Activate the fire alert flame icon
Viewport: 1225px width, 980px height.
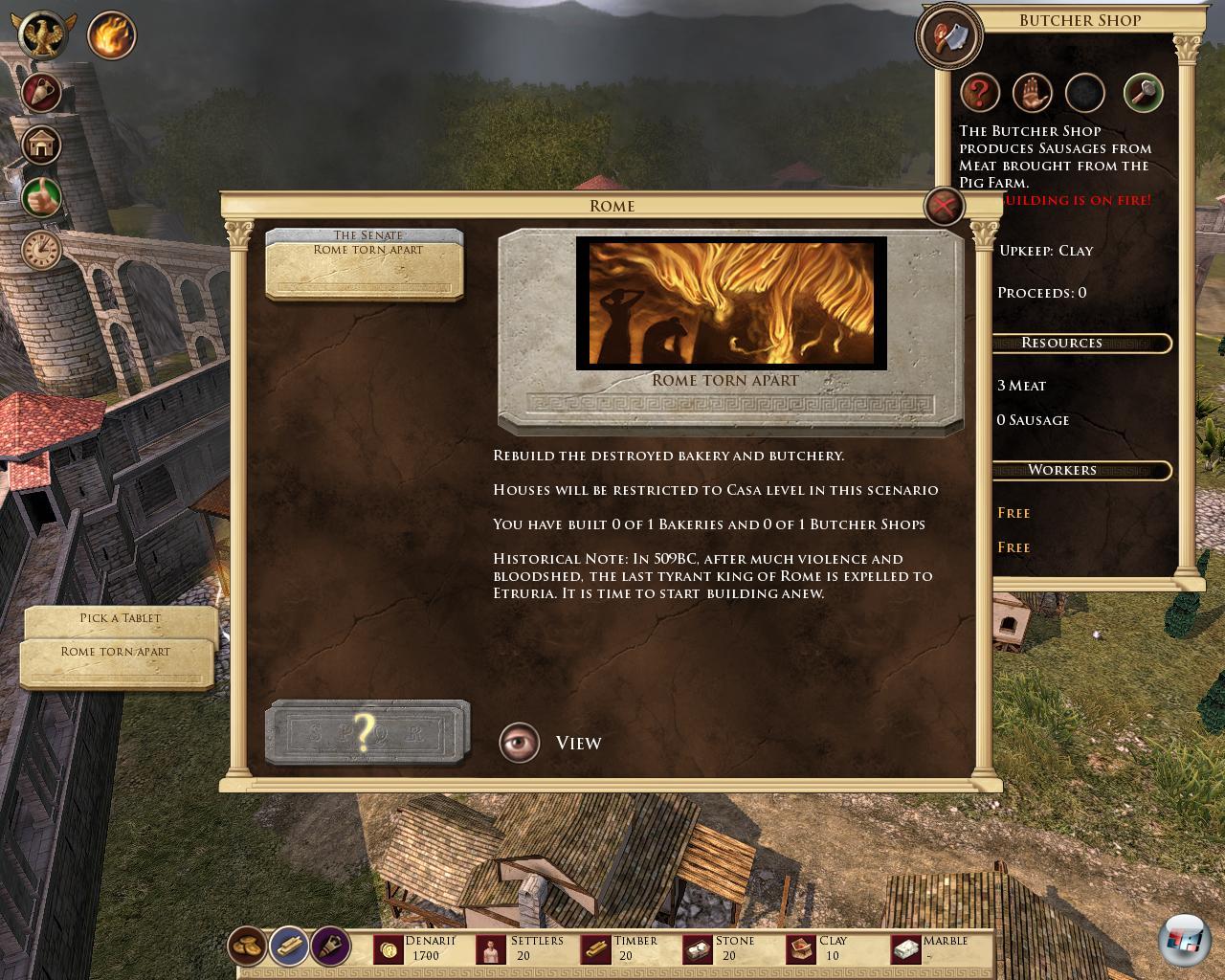click(x=112, y=36)
